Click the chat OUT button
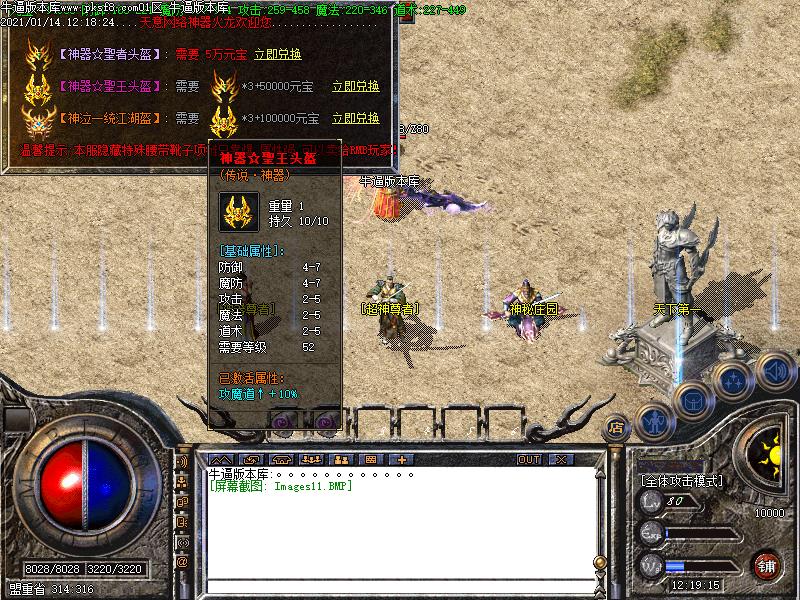The height and width of the screenshot is (600, 800). [528, 459]
